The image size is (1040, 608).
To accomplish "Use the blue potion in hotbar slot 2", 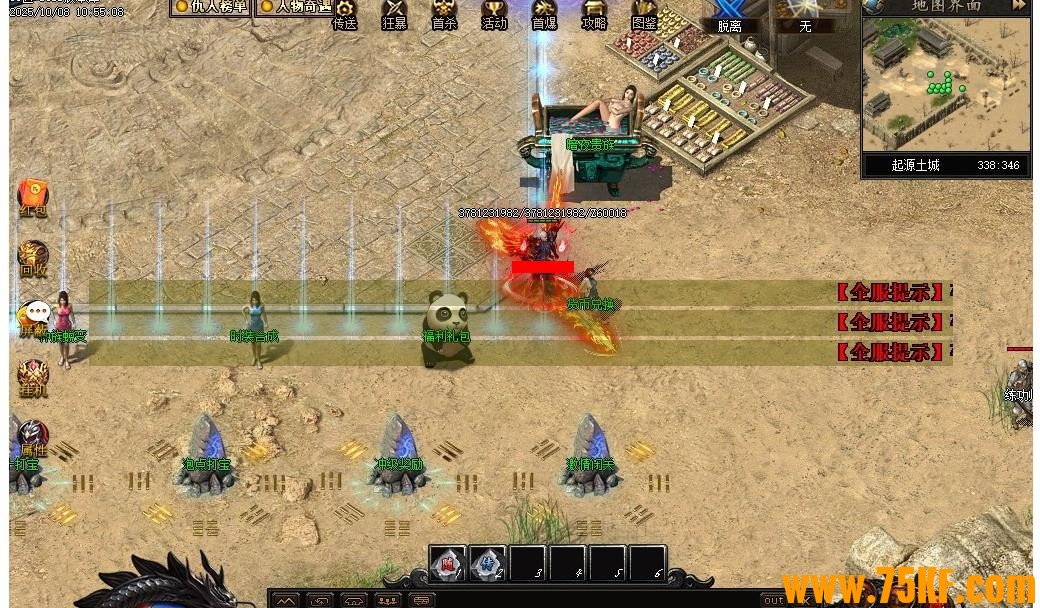I will (488, 564).
